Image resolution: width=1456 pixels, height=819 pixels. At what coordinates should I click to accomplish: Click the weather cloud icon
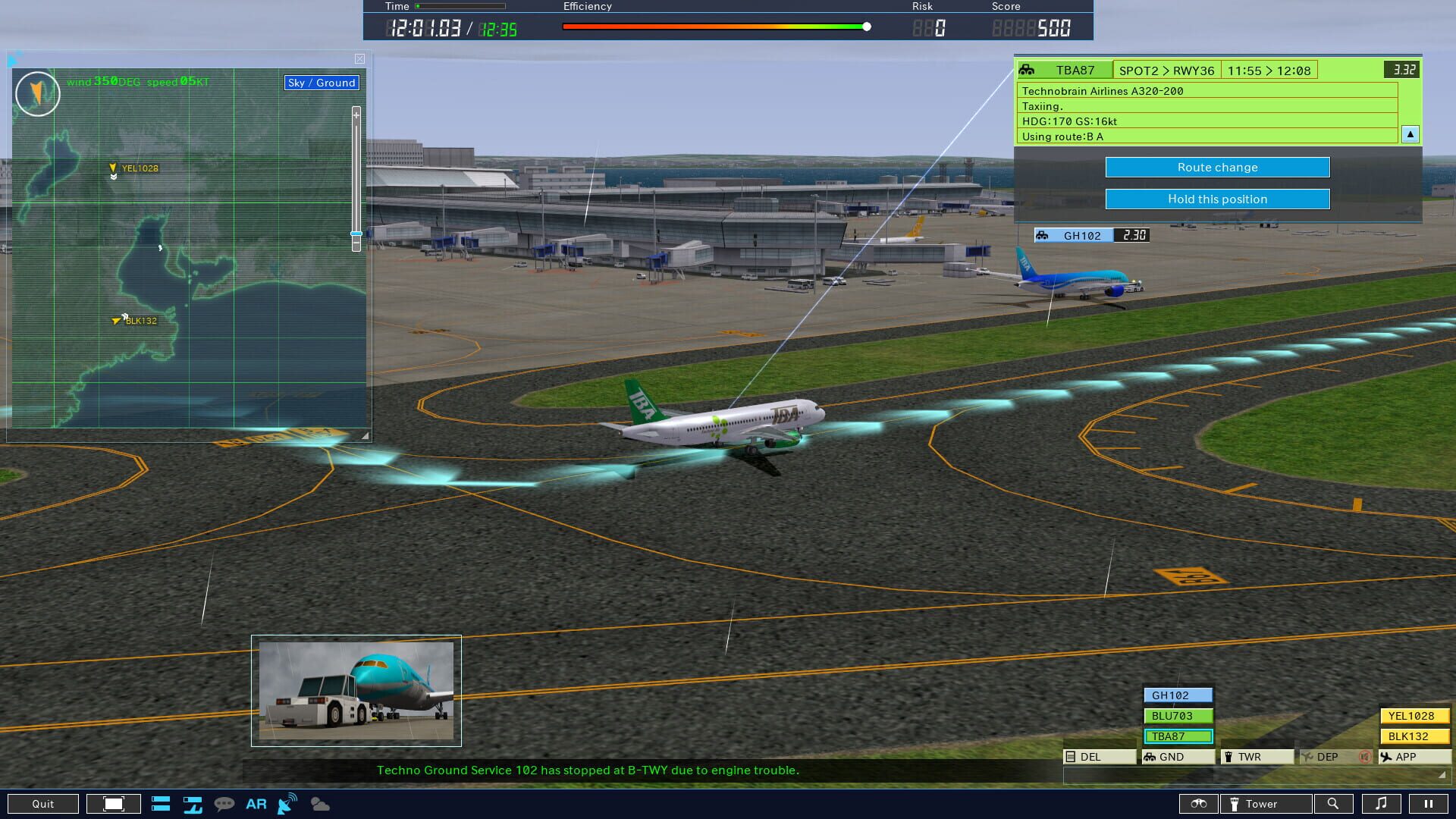point(321,804)
